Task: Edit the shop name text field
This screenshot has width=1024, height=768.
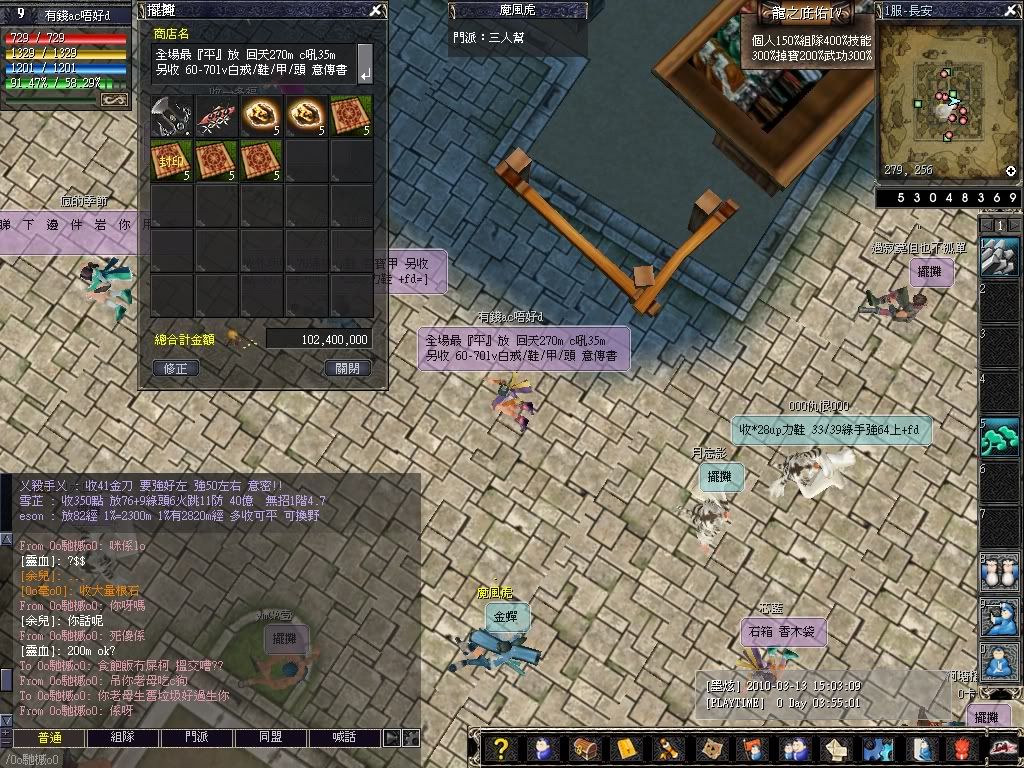Action: point(254,62)
